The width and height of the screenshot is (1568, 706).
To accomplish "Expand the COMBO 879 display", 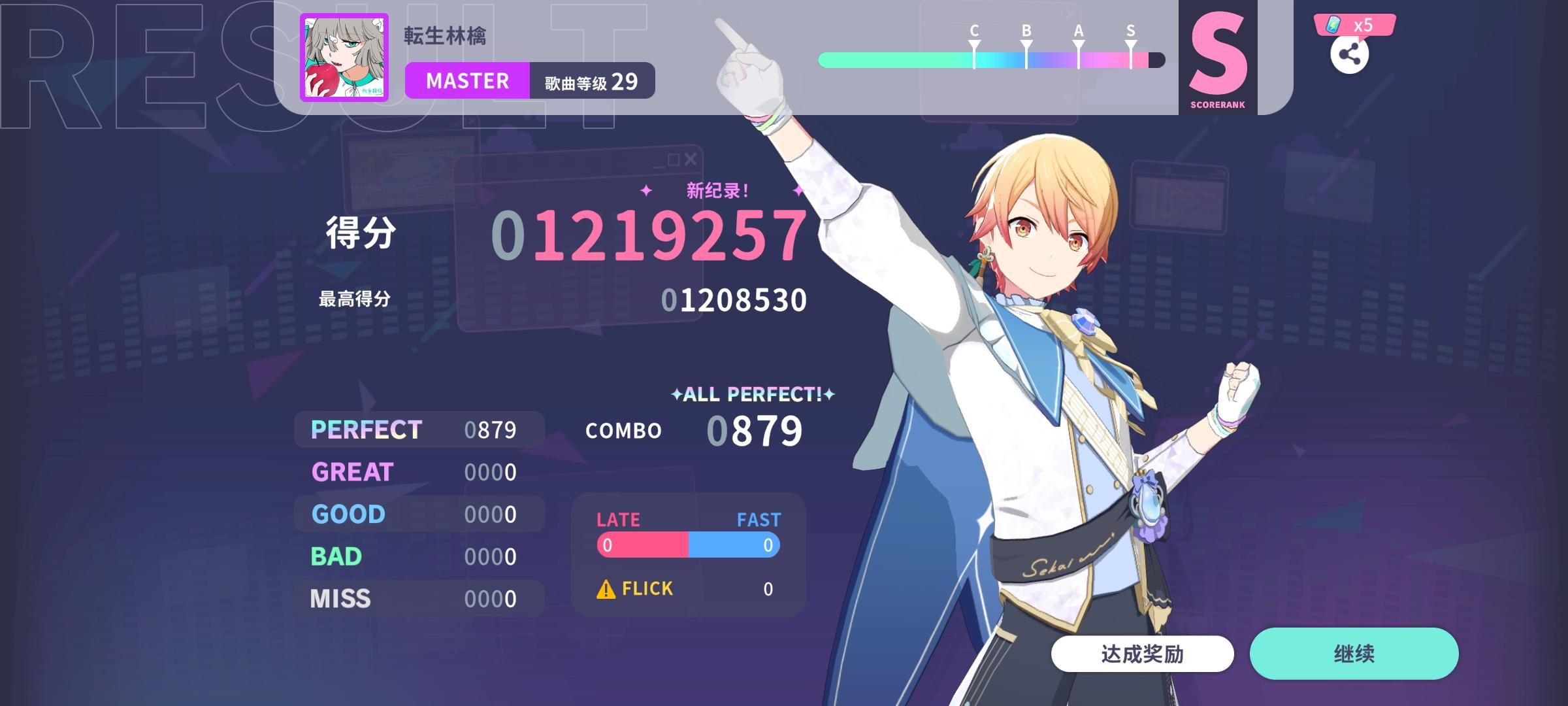I will (x=693, y=429).
